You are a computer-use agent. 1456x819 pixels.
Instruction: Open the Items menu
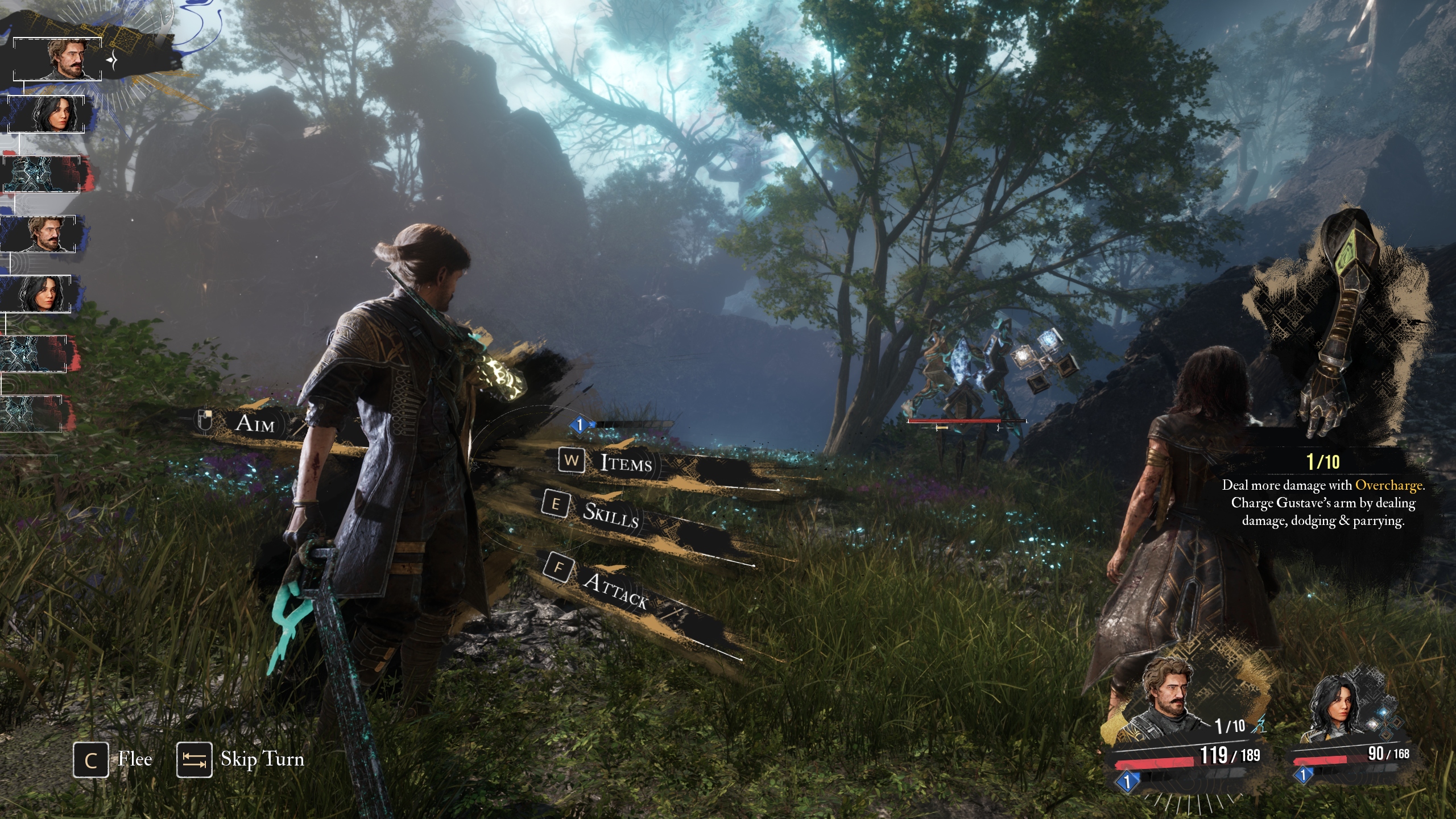coord(624,463)
